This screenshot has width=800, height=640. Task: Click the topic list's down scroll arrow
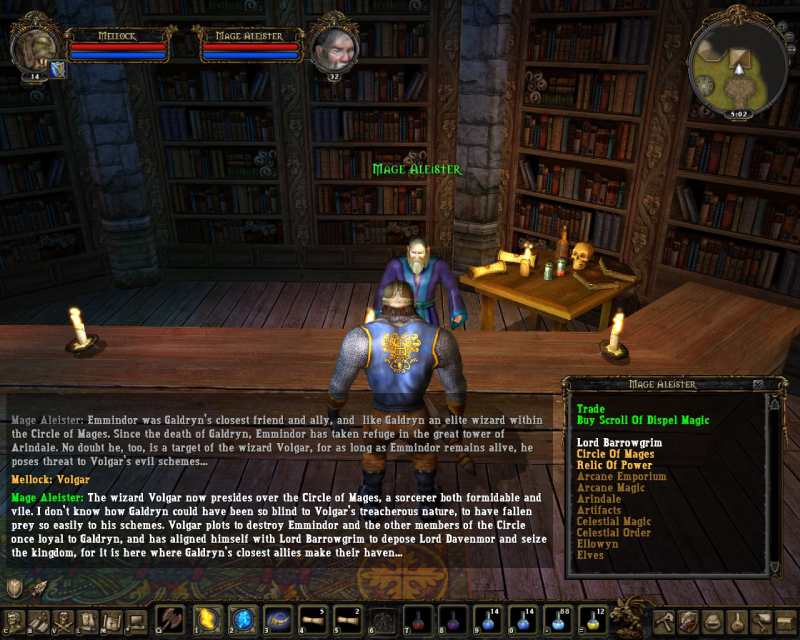[774, 567]
